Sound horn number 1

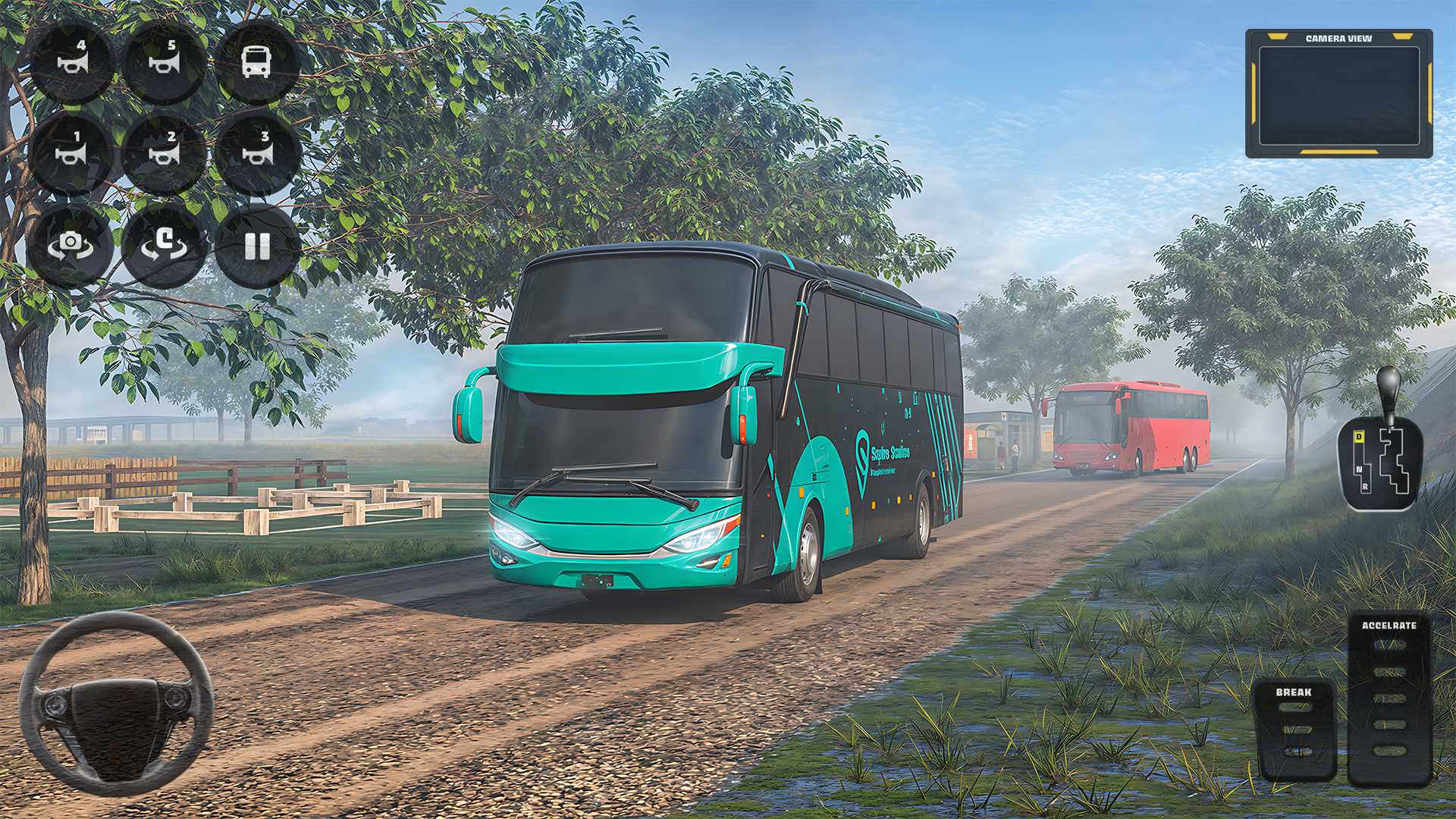coord(73,152)
